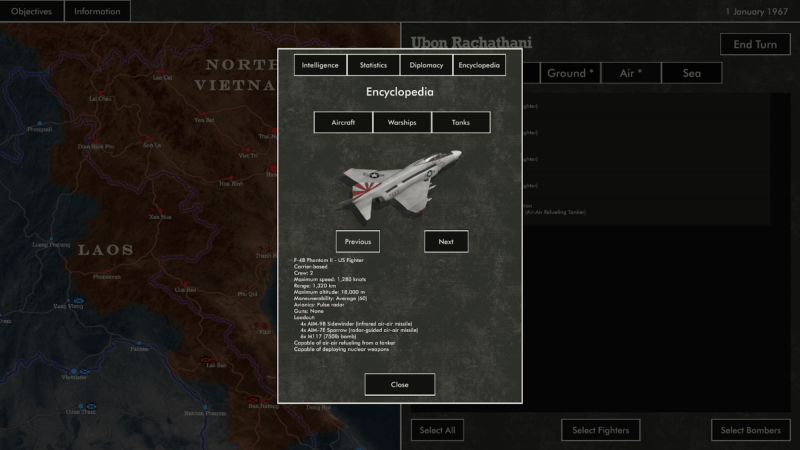
Task: Select the Encyclopedia tab
Action: [479, 65]
